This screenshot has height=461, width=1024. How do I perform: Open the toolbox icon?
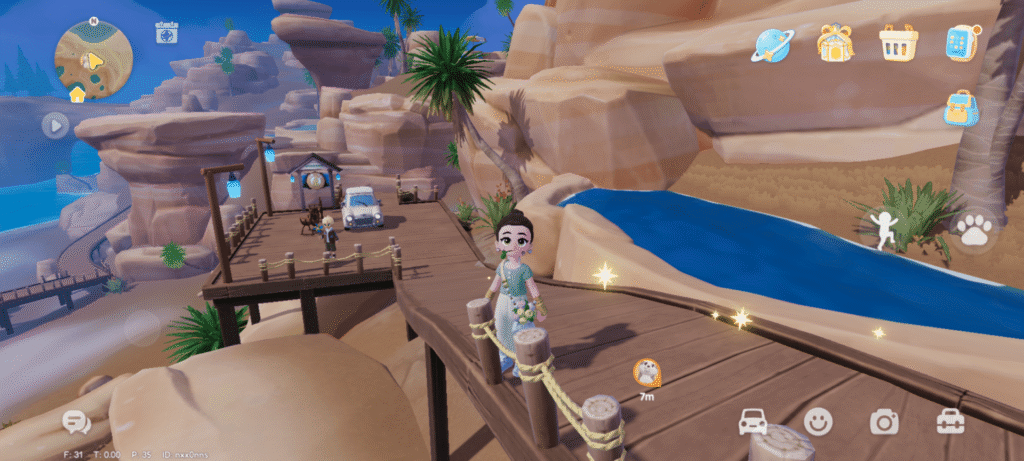click(950, 422)
